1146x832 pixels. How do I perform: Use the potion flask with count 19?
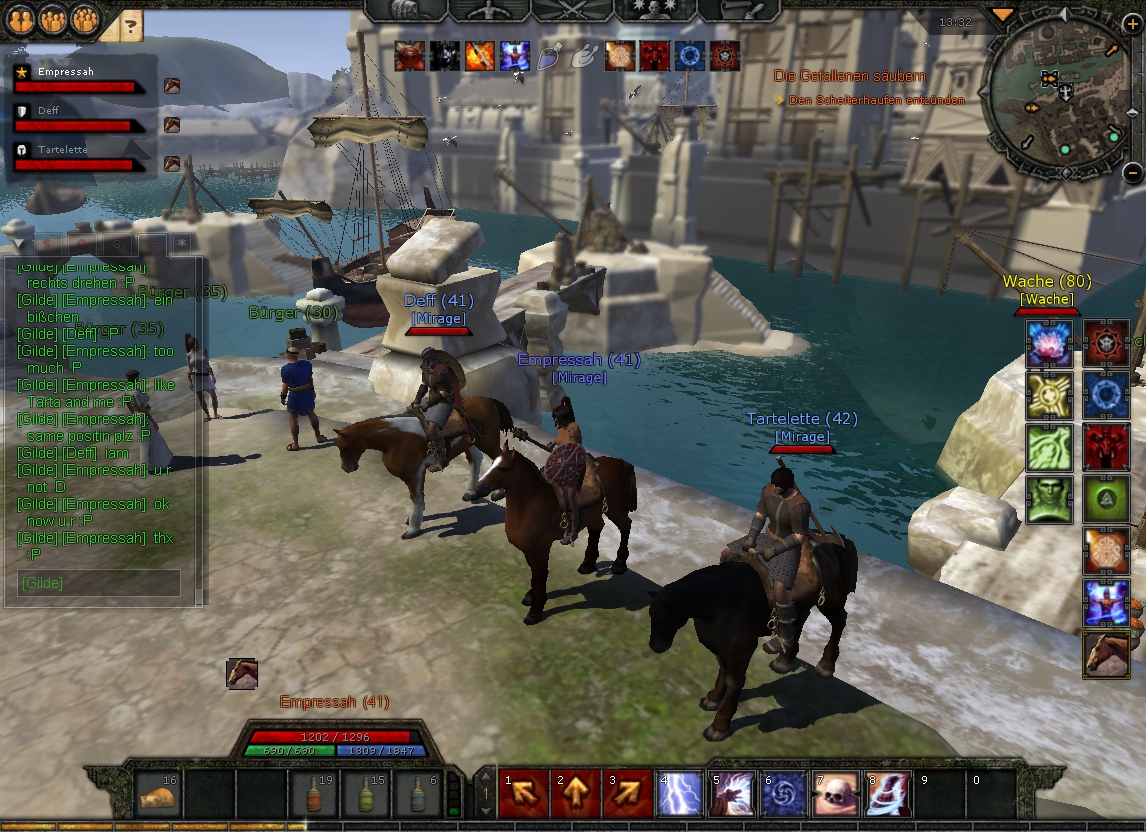coord(312,794)
